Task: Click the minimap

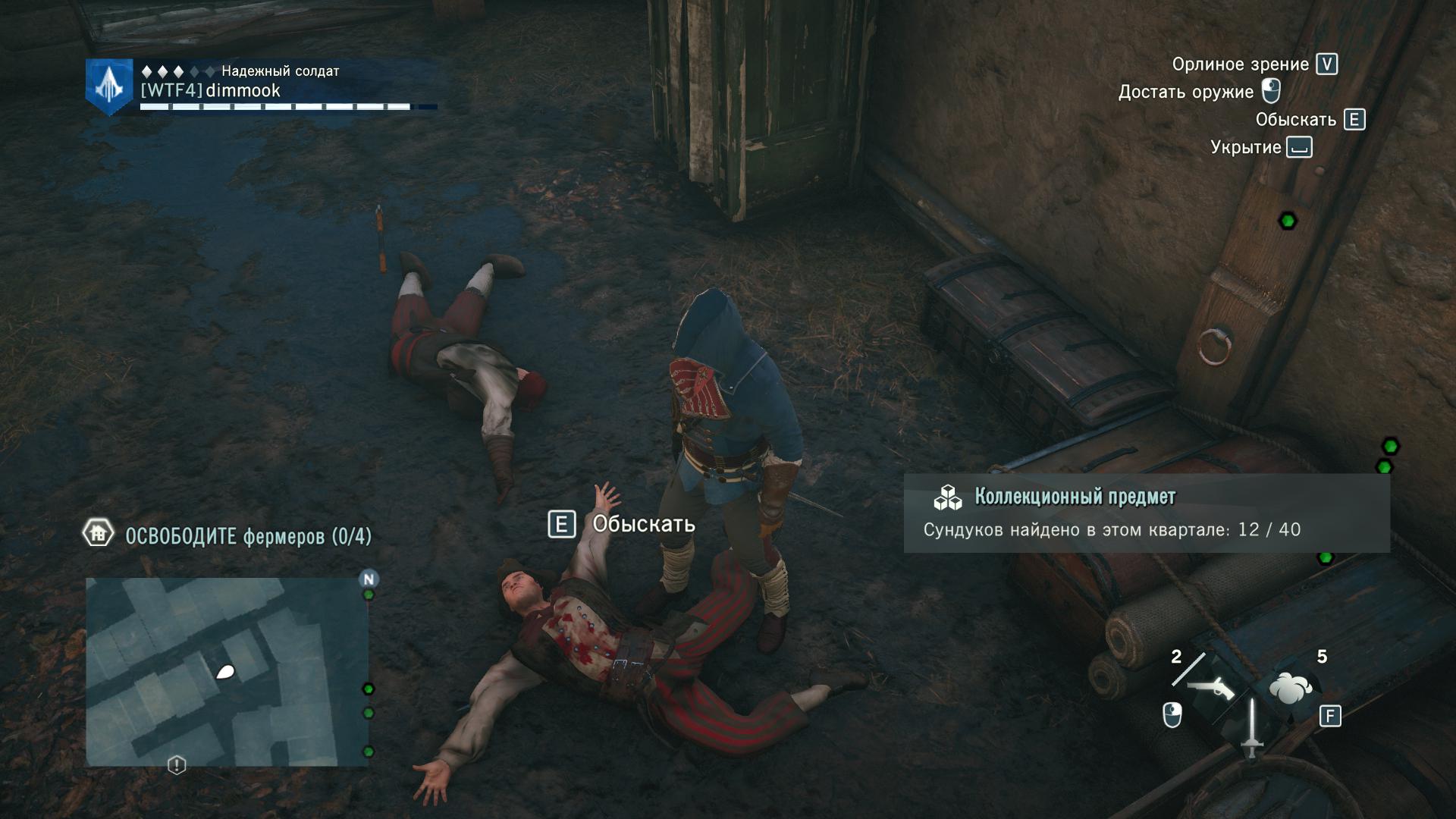Action: coord(227,671)
